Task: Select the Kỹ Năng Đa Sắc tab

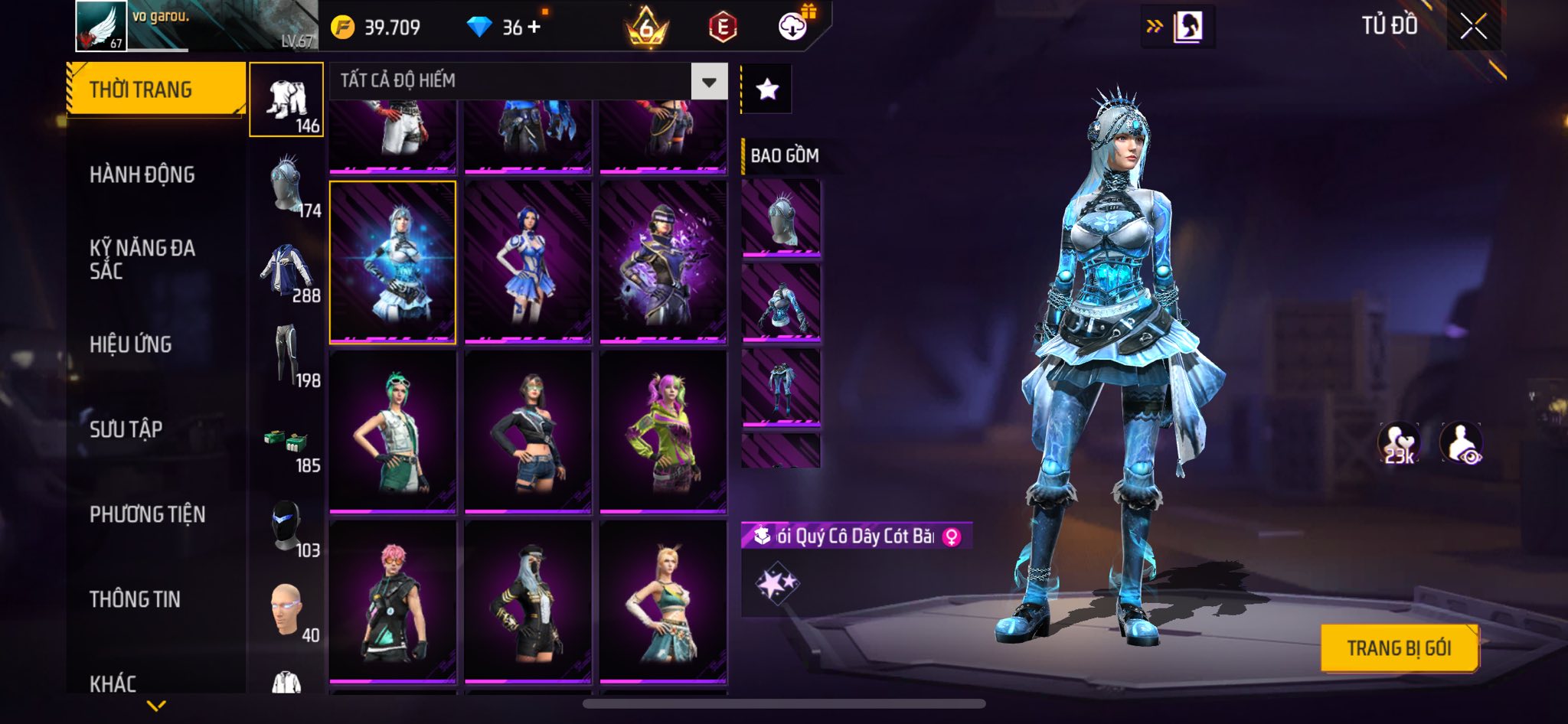Action: (x=142, y=259)
